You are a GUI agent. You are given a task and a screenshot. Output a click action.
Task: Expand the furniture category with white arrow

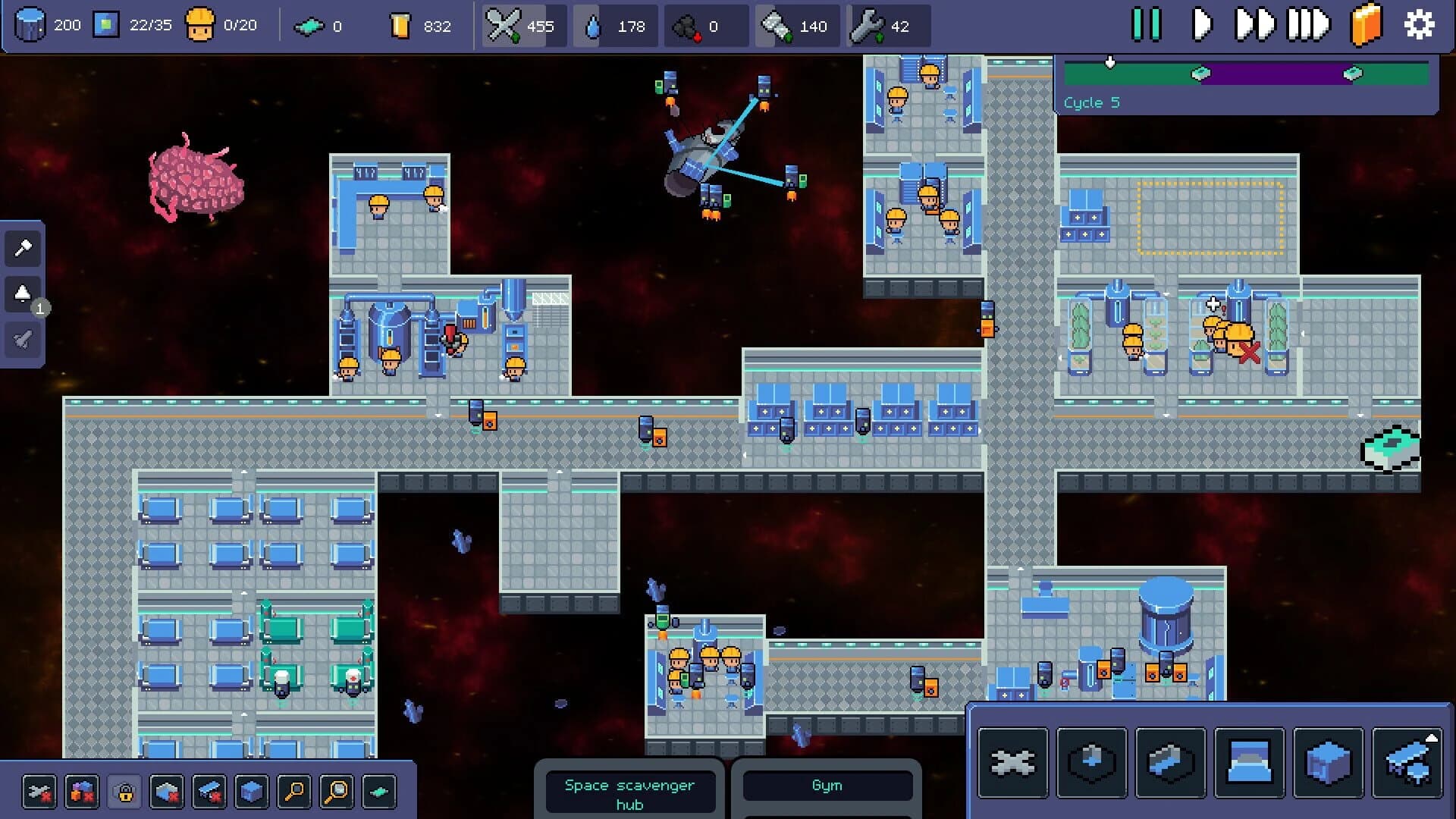[x=1407, y=762]
